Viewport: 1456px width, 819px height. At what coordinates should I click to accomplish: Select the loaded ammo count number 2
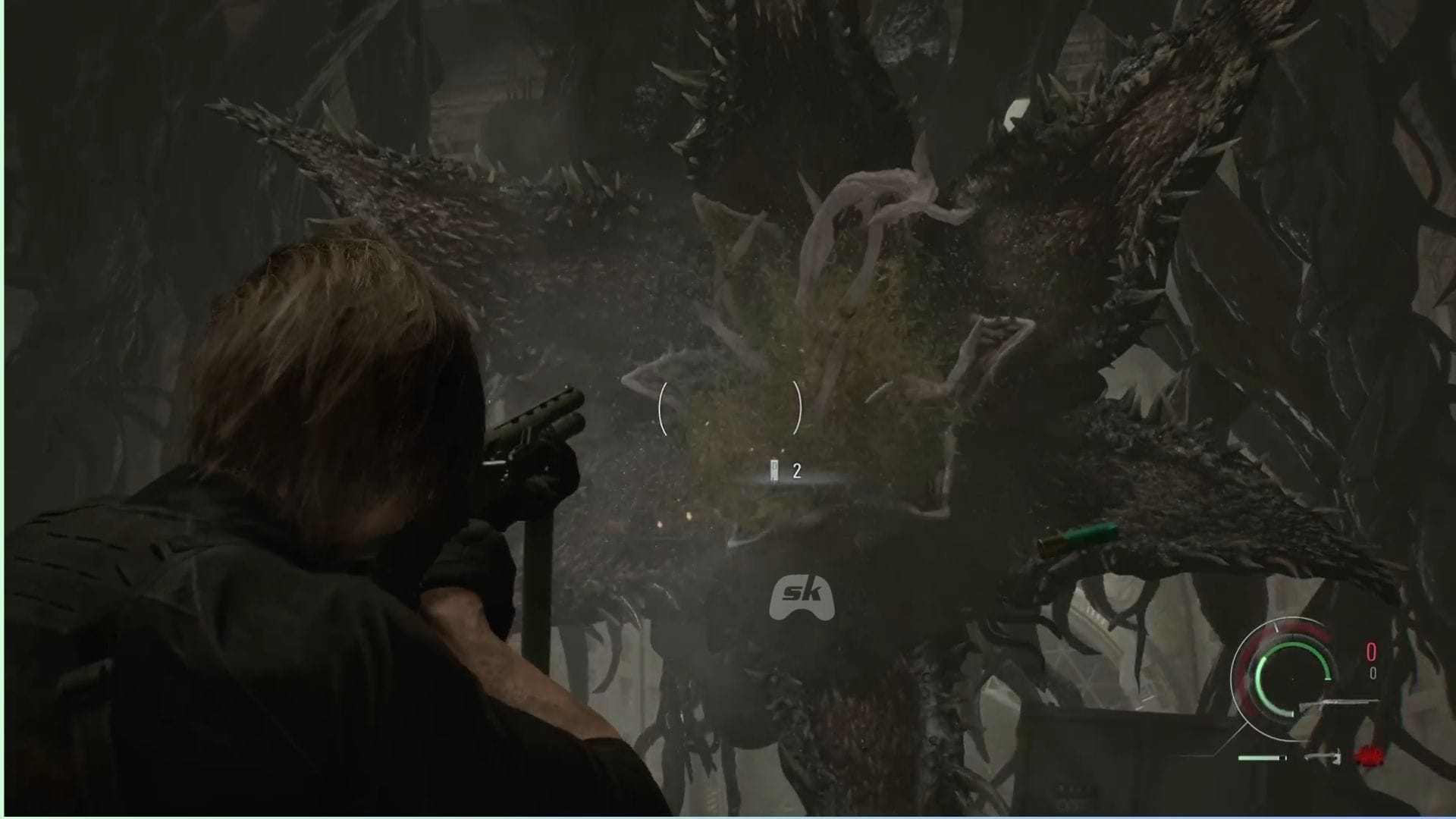(795, 471)
